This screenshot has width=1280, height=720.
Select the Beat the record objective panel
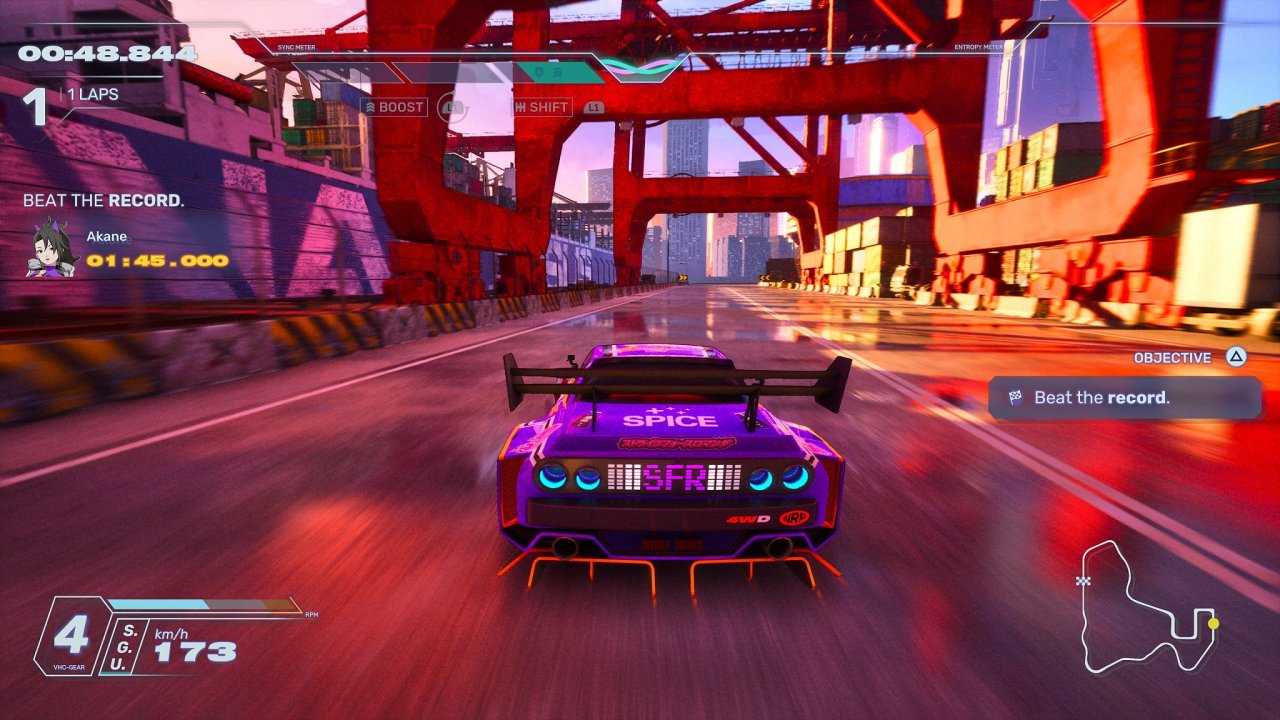1124,397
